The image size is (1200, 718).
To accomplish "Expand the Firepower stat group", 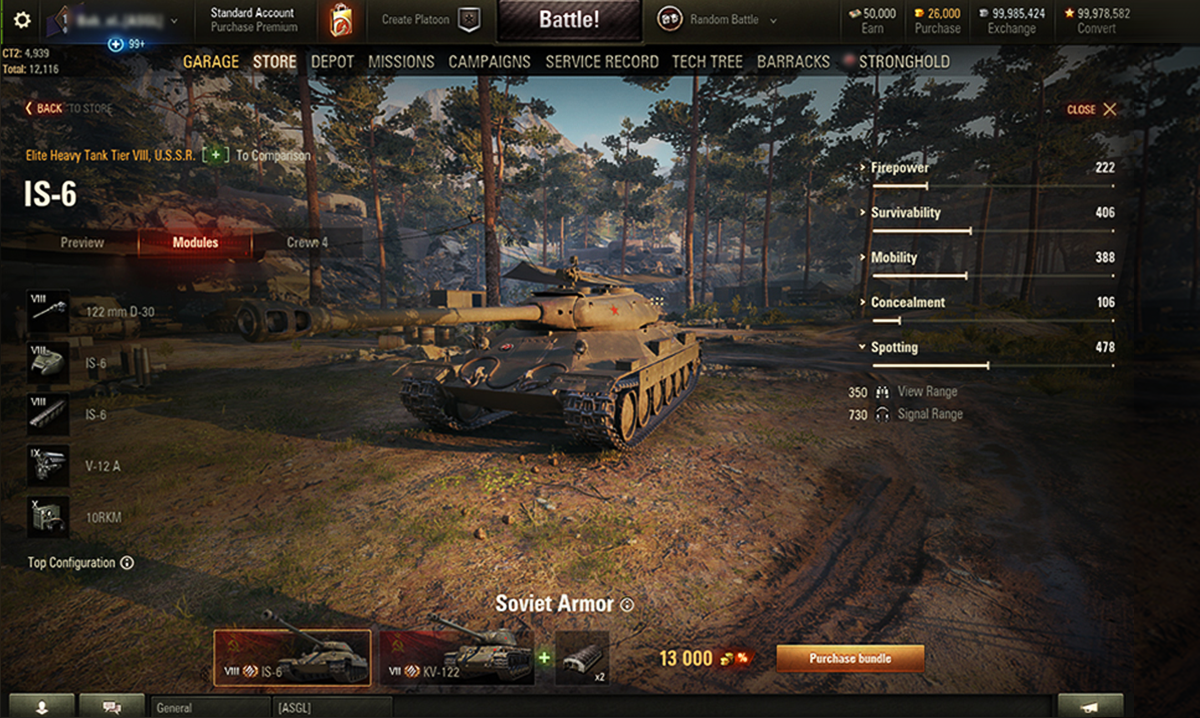I will (898, 168).
